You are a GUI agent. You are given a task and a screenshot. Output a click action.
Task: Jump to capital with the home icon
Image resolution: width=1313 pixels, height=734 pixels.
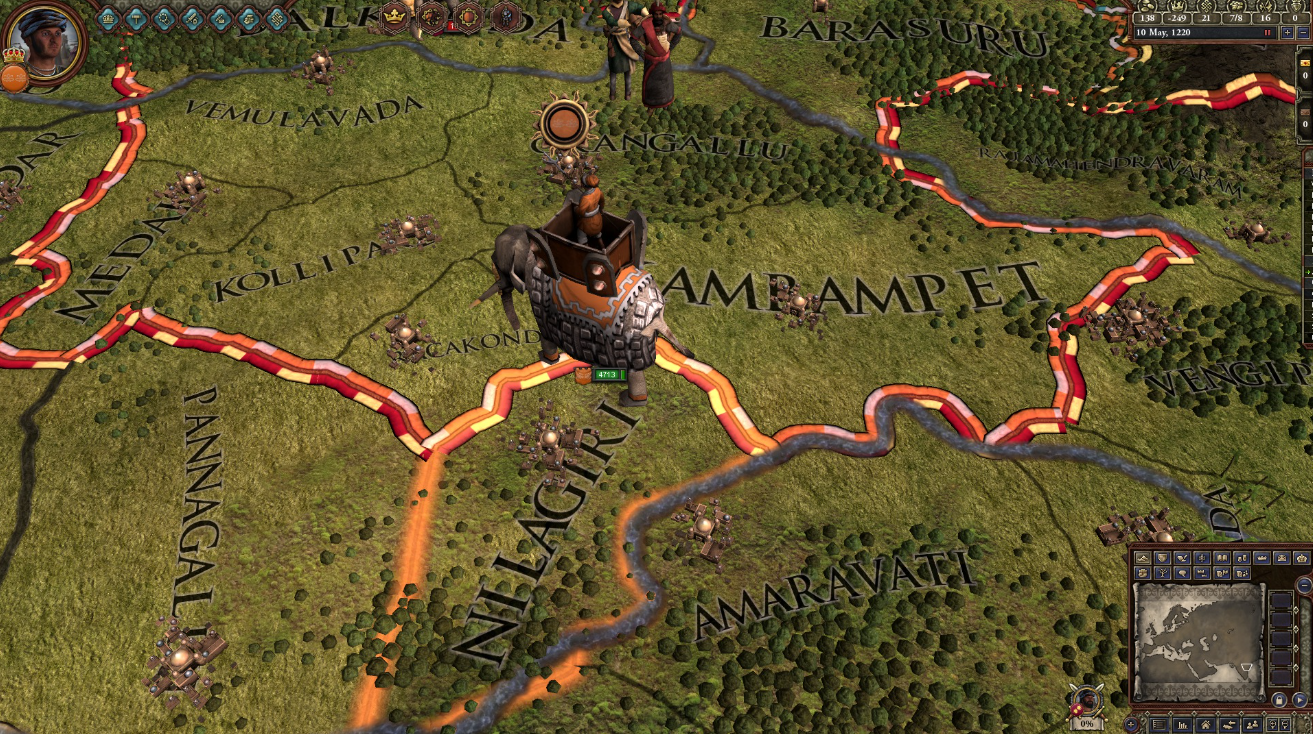[1204, 724]
